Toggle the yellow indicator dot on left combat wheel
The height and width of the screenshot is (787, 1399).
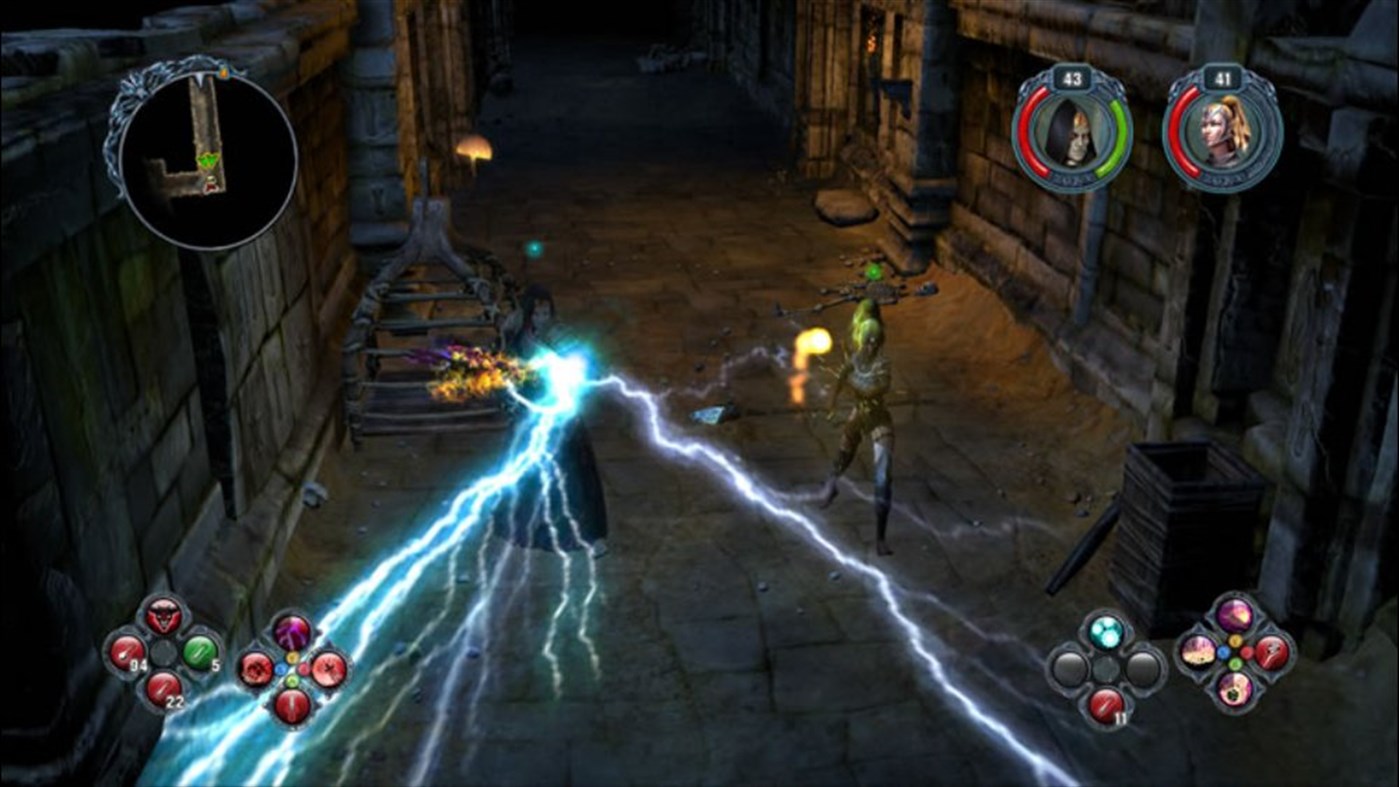point(292,657)
